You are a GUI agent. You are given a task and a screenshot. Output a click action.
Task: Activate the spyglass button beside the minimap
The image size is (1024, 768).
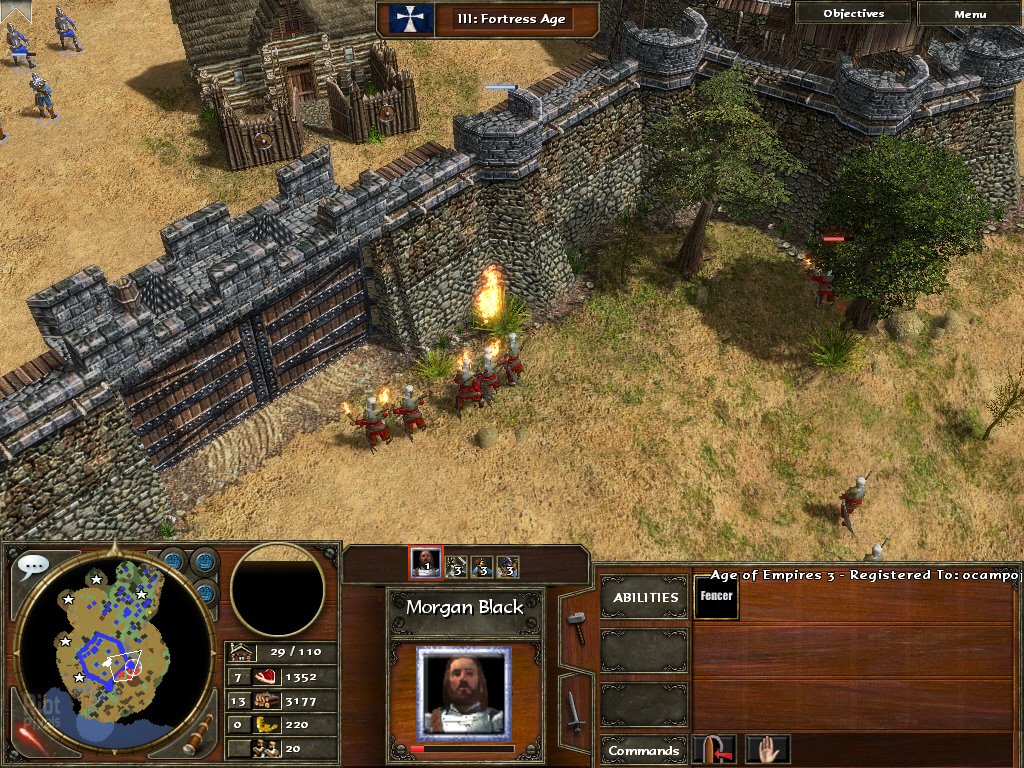click(198, 734)
